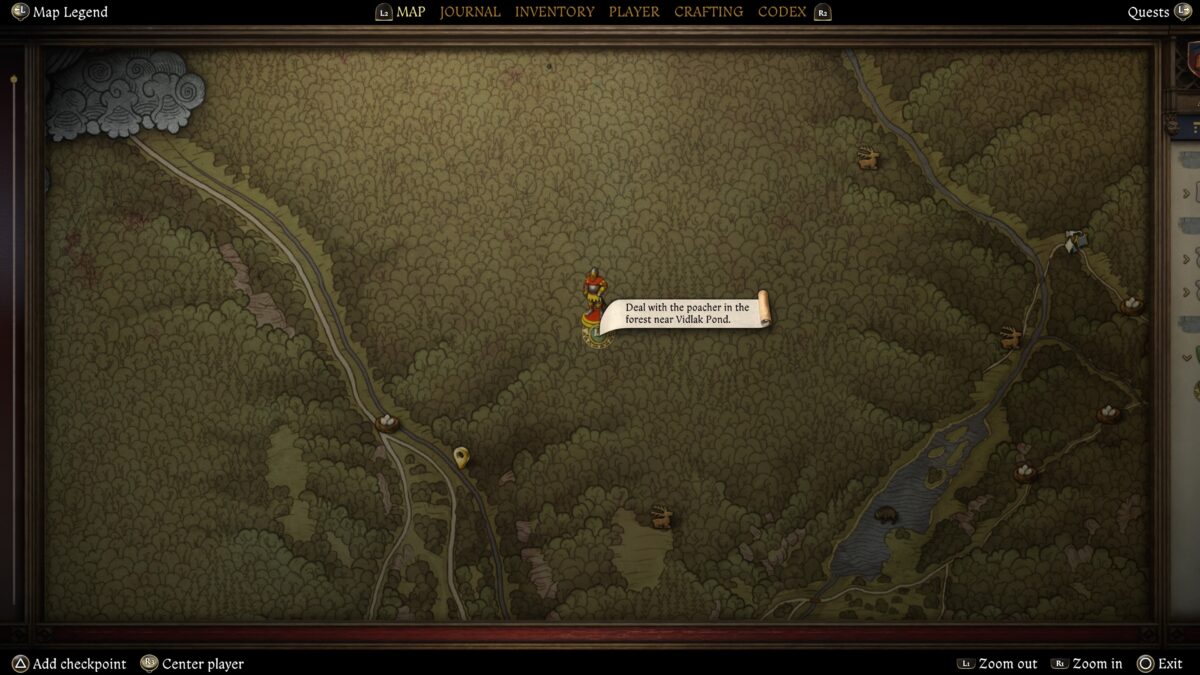Click the boar marker beside Vidlak Pond
Image resolution: width=1200 pixels, height=675 pixels.
tap(886, 515)
